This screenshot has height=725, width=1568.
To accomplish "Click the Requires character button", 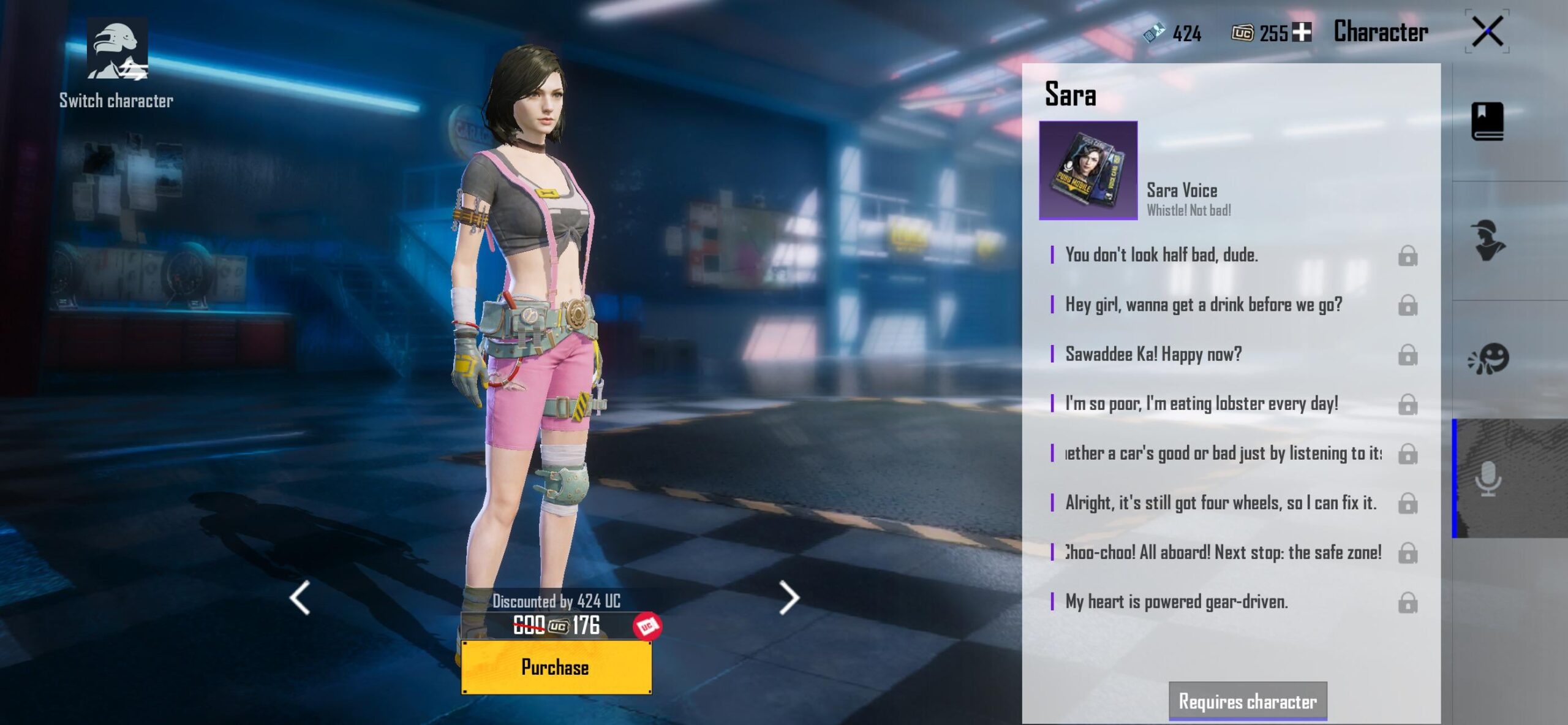I will 1248,701.
